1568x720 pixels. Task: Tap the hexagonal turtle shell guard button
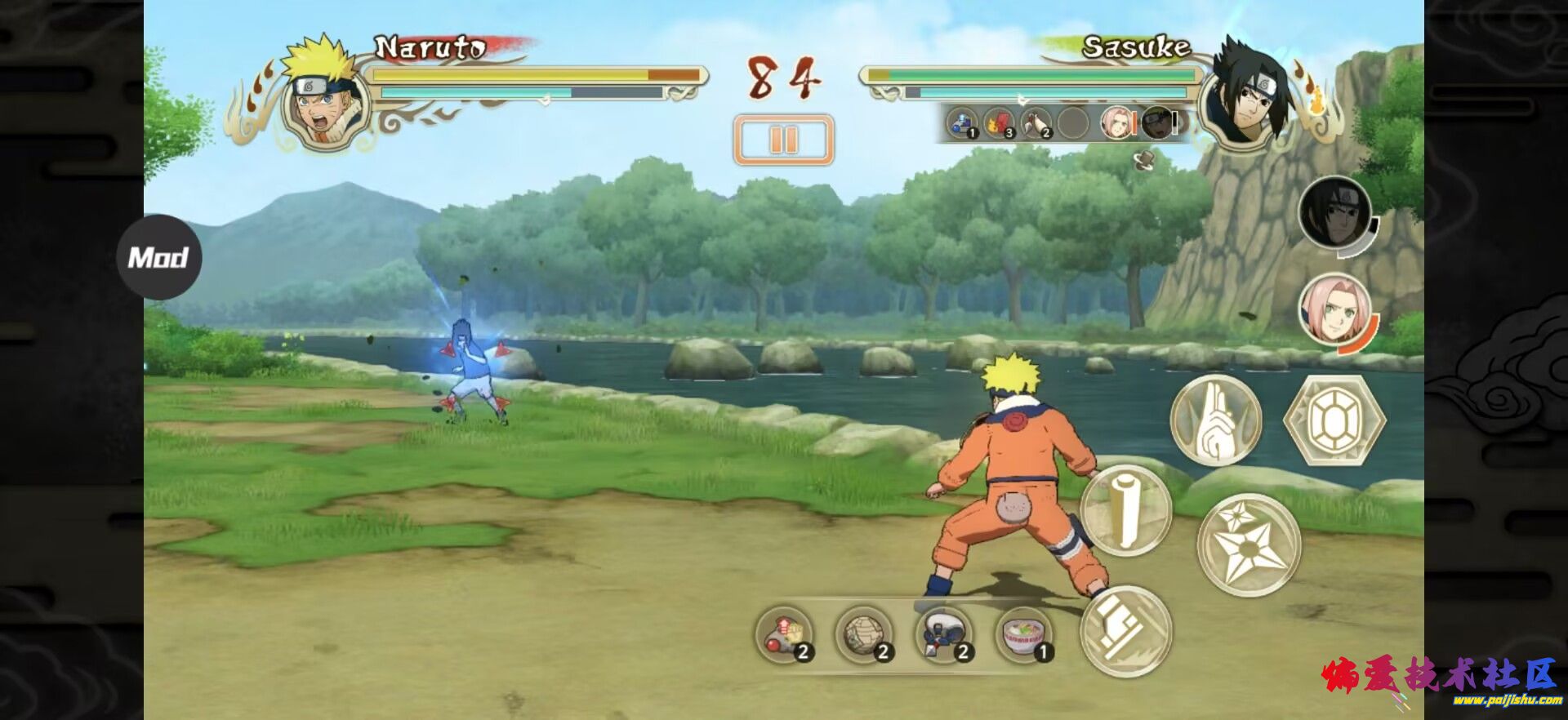pos(1334,420)
